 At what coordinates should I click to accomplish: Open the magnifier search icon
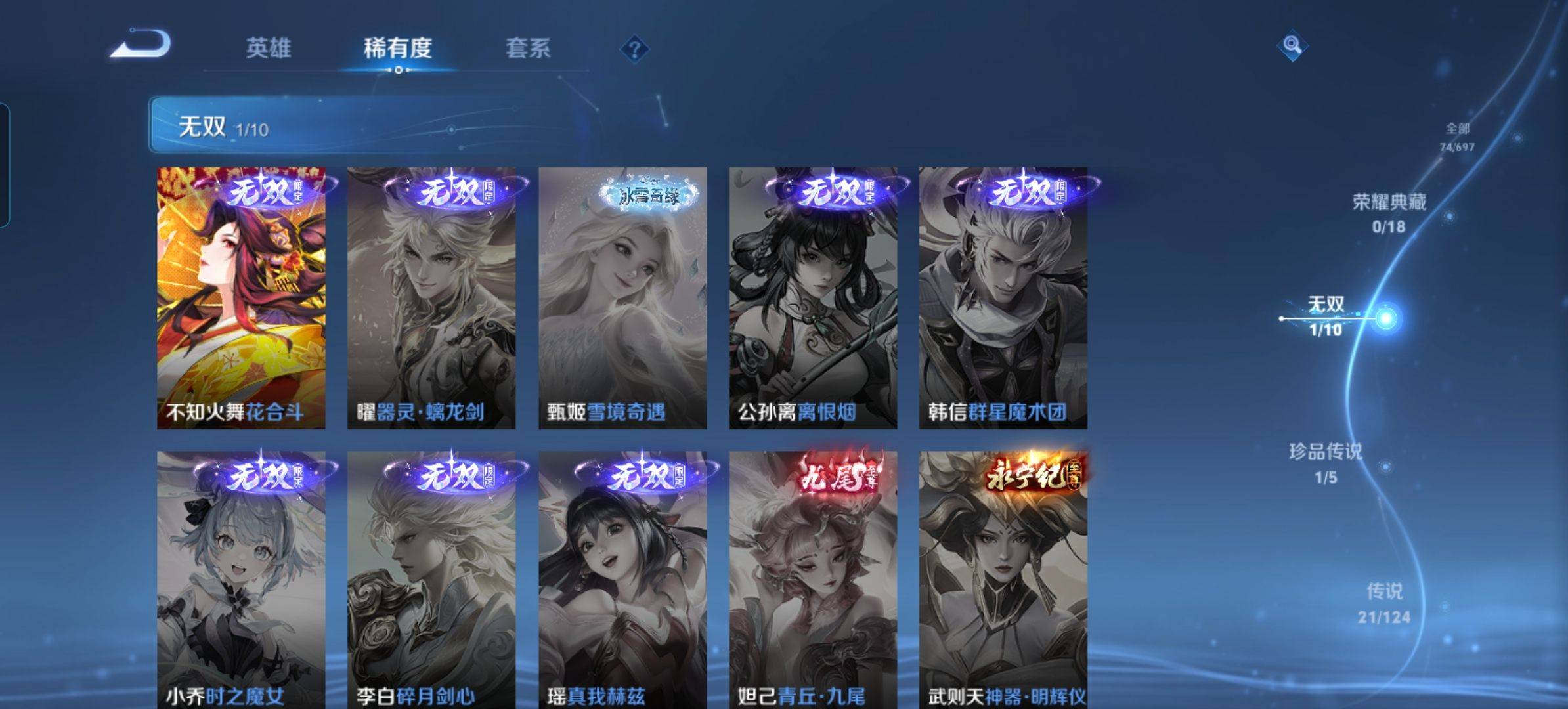pyautogui.click(x=1292, y=45)
